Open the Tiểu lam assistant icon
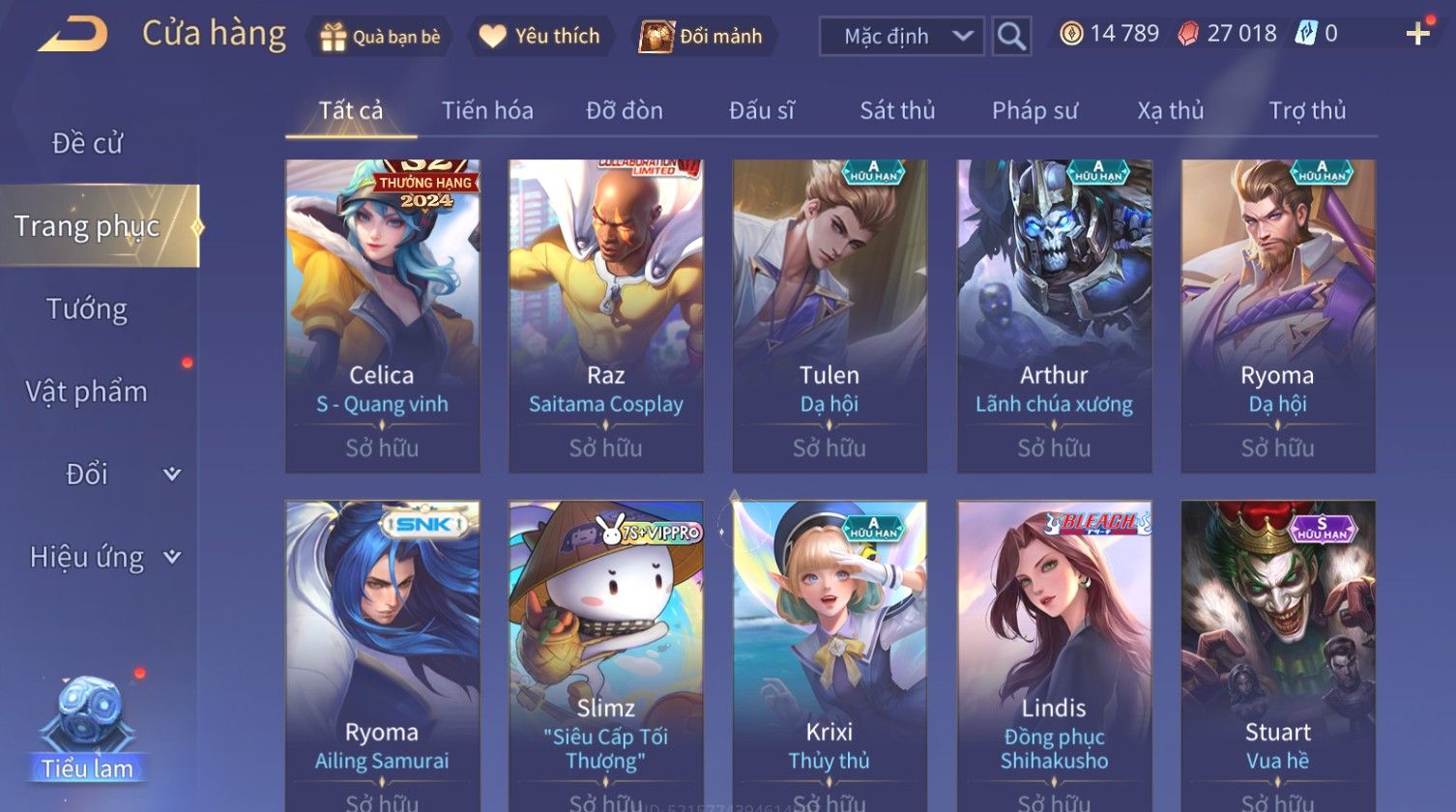The image size is (1456, 812). (88, 727)
